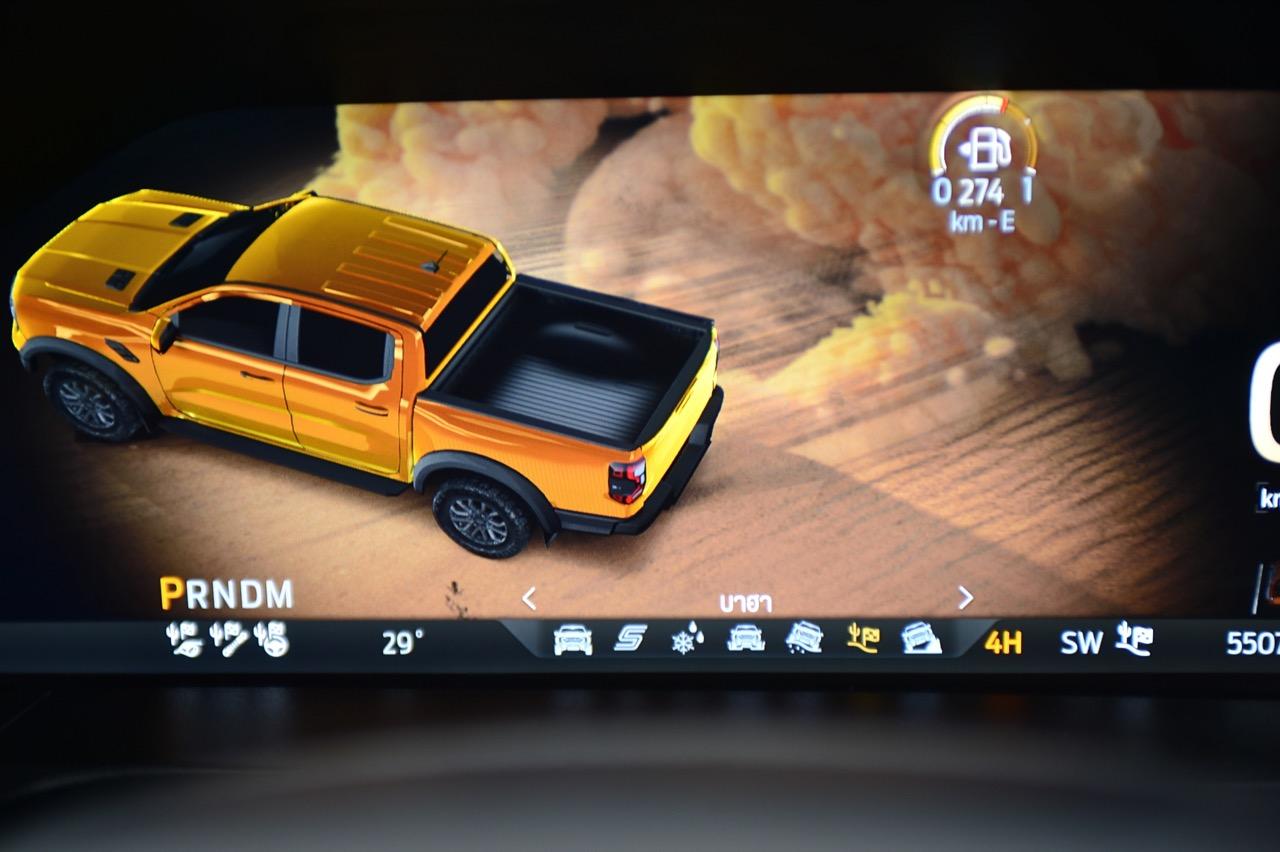Click the right arrow beside the mode name
Screen dimensions: 1280x852
tap(965, 598)
